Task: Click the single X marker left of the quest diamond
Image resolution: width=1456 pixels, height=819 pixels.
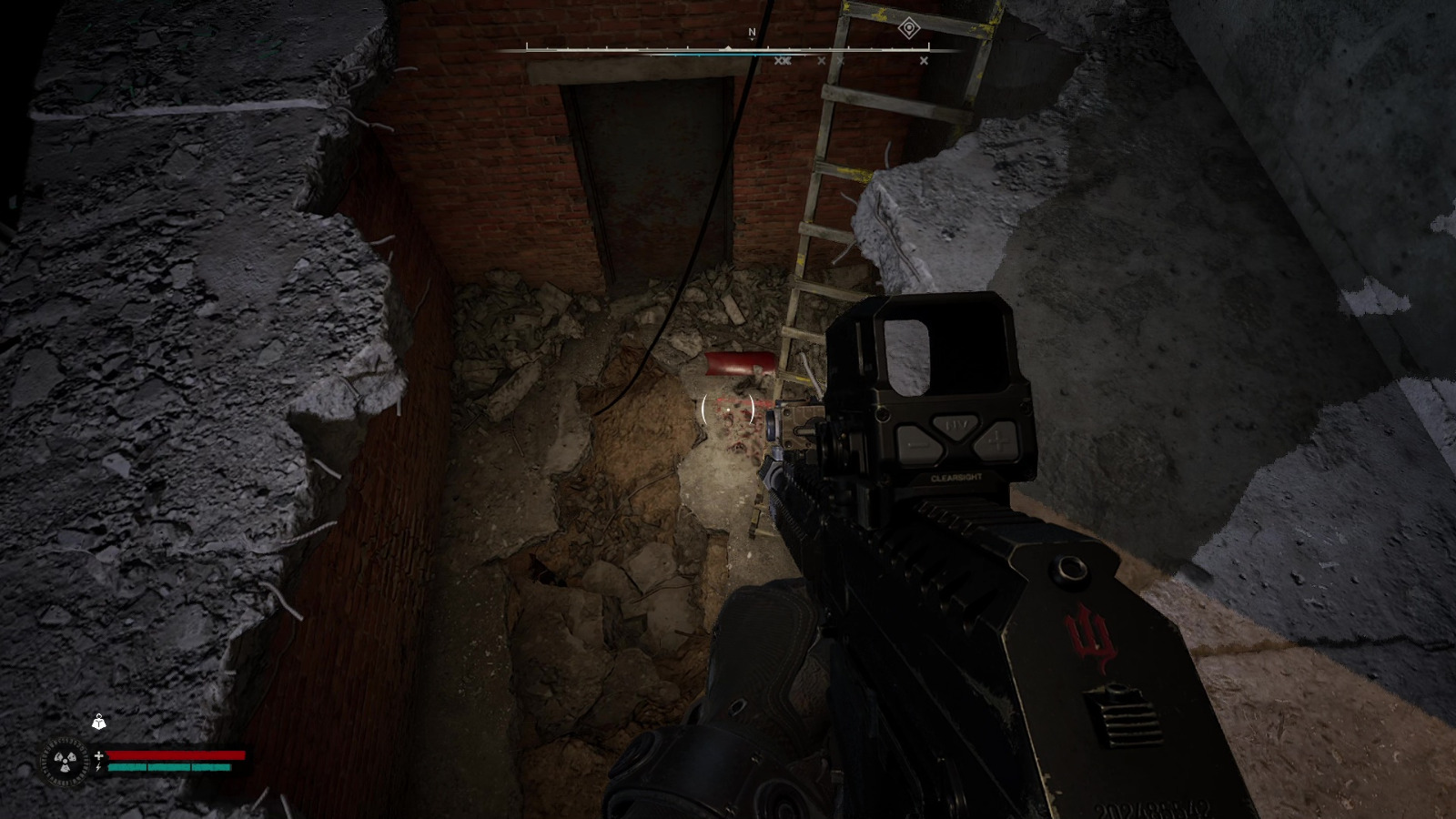Action: (x=839, y=60)
